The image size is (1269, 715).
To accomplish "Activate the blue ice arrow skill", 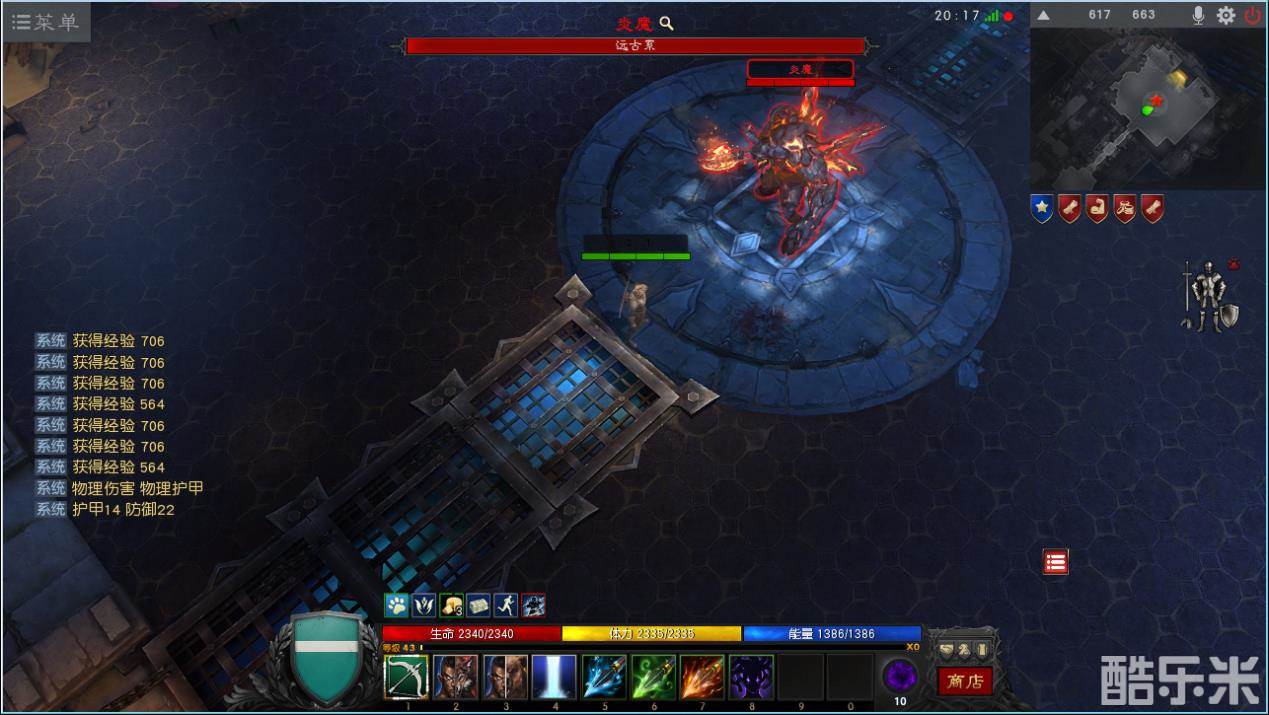I will (604, 677).
